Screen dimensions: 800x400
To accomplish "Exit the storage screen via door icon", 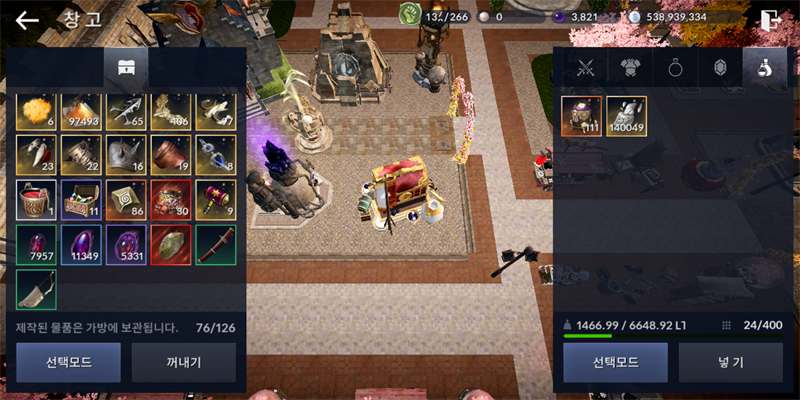I will pyautogui.click(x=770, y=19).
